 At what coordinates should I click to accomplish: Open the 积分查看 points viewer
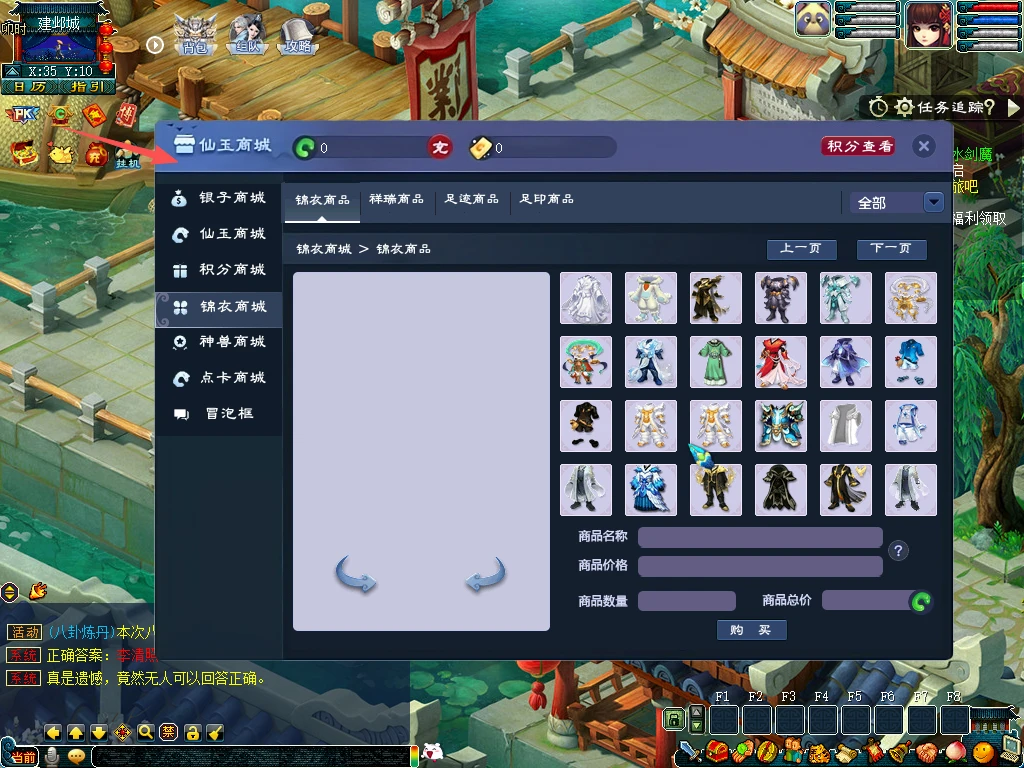[x=858, y=147]
